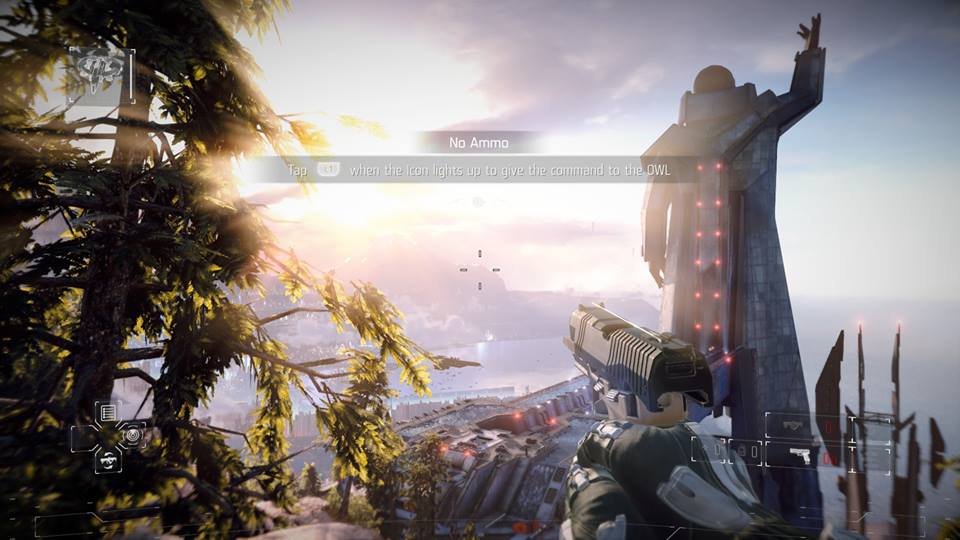Switch to the rifle weapon slot
The width and height of the screenshot is (960, 540).
792,425
